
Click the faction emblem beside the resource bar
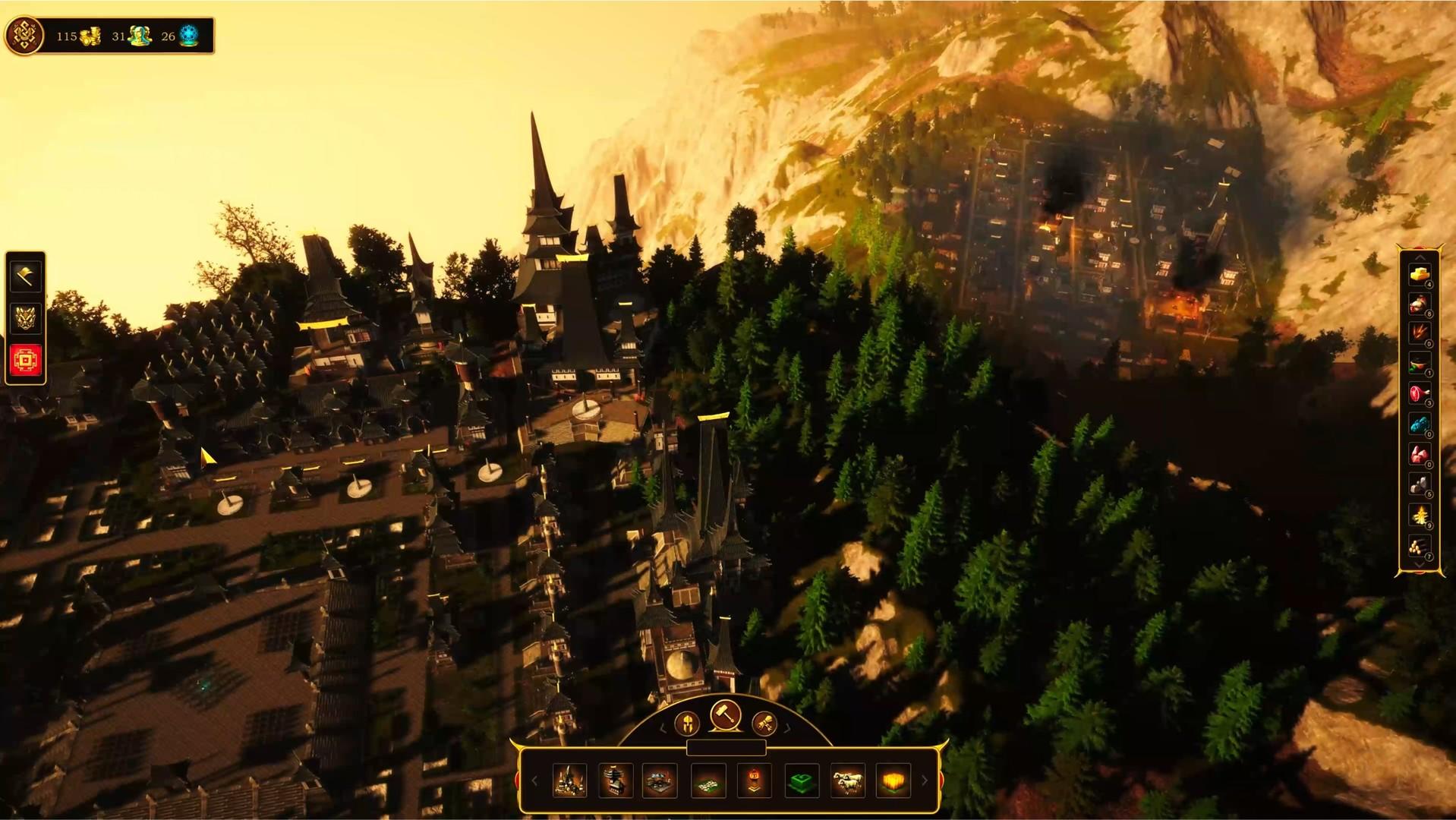coord(25,34)
